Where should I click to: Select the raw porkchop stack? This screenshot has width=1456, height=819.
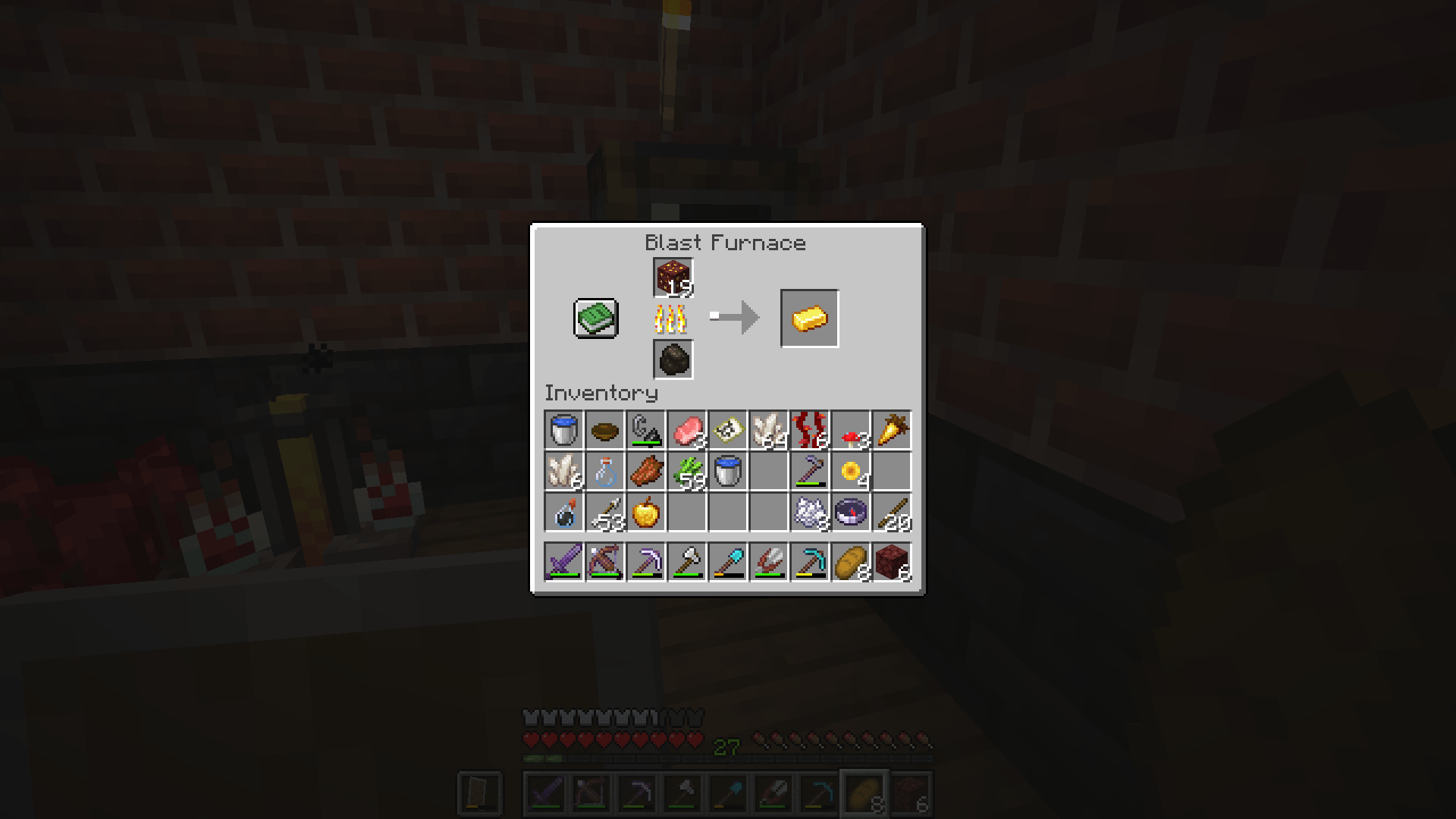tap(686, 430)
